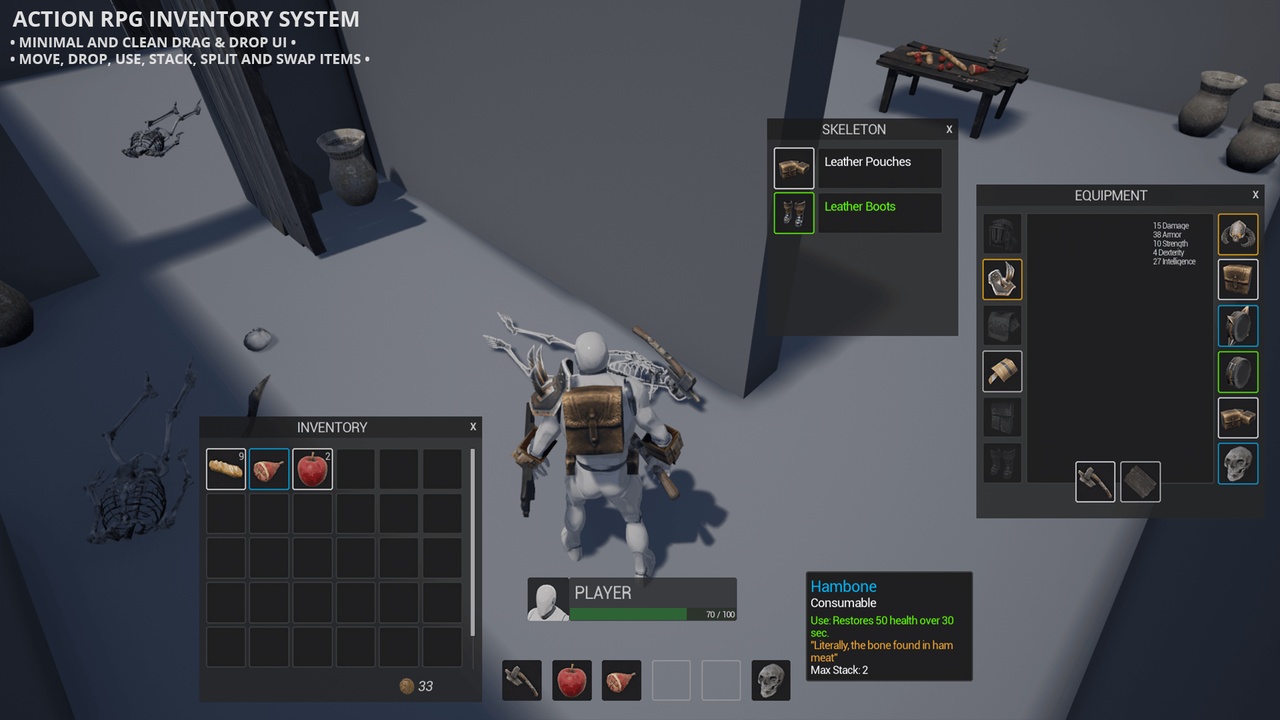This screenshot has height=720, width=1280.
Task: Select the skull slot in Equipment panel
Action: [x=1238, y=464]
